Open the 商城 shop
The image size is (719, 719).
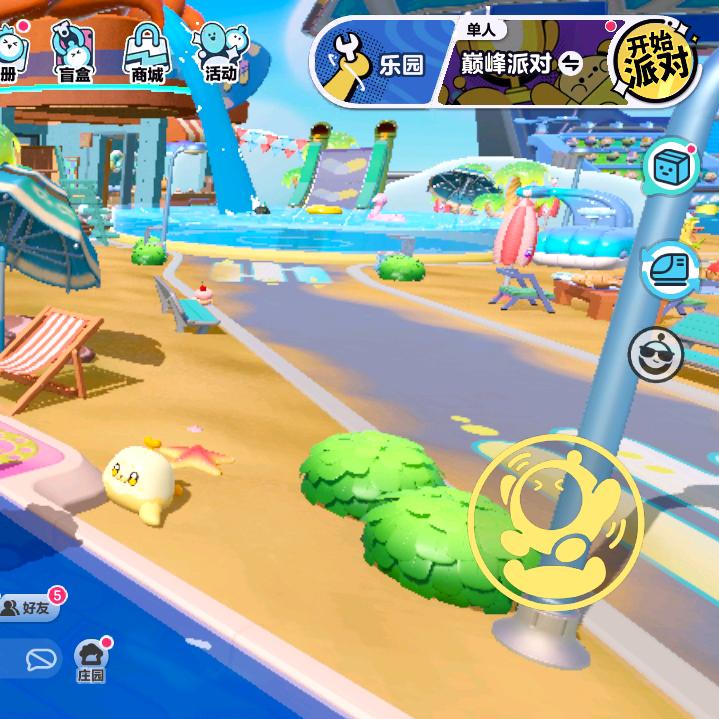[x=147, y=52]
